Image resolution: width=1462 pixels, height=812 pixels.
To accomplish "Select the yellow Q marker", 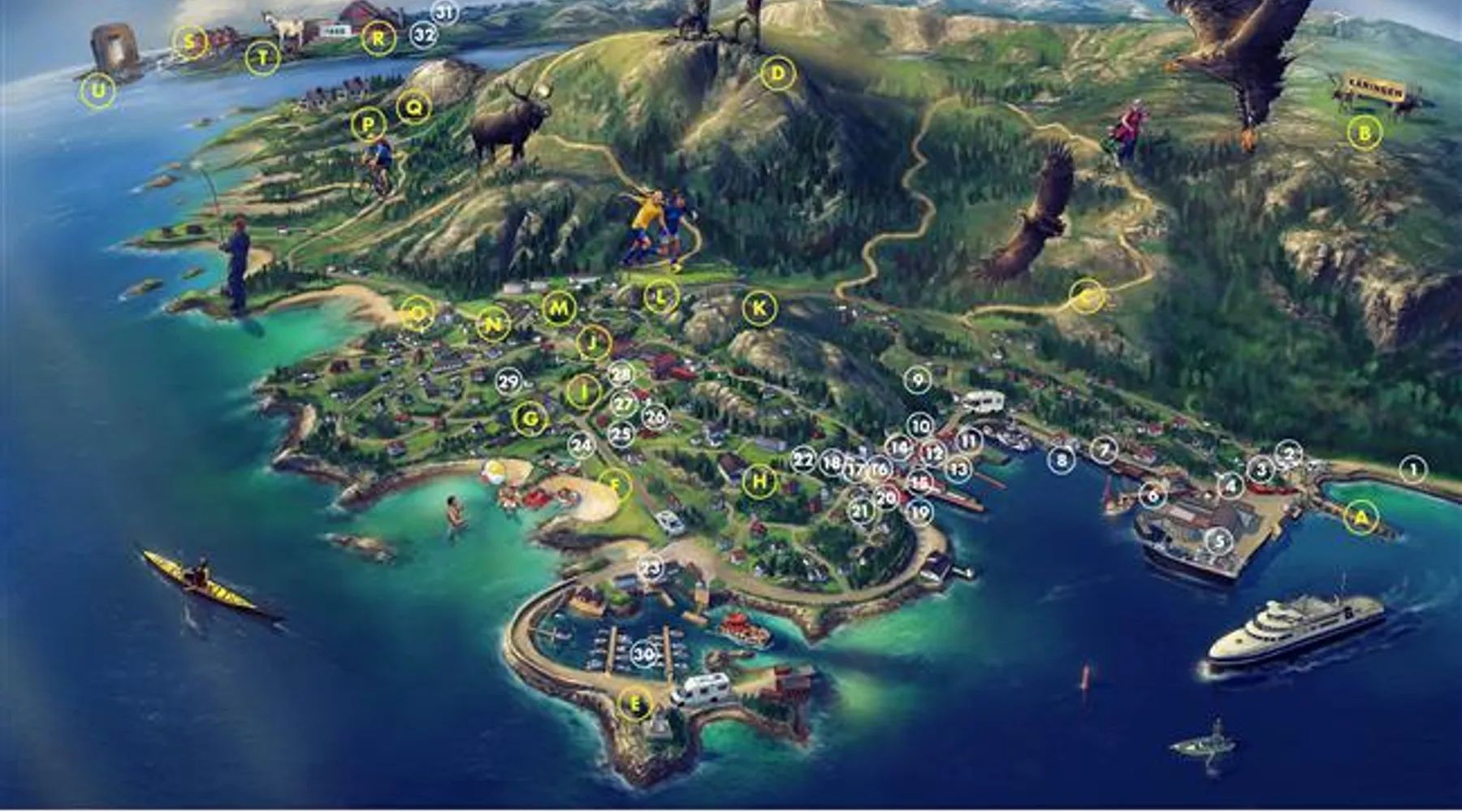I will tap(413, 106).
